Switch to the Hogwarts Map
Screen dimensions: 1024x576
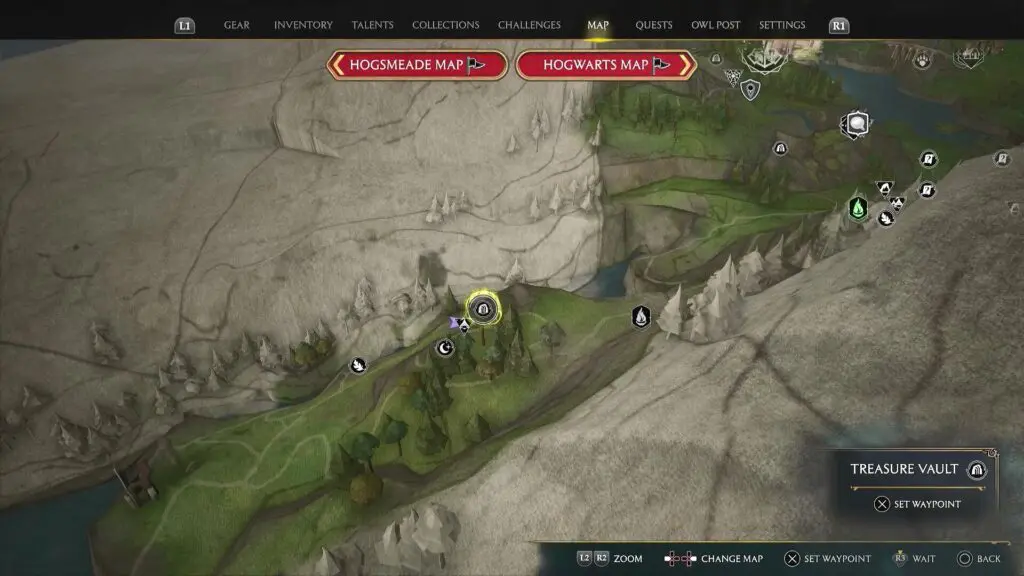605,65
